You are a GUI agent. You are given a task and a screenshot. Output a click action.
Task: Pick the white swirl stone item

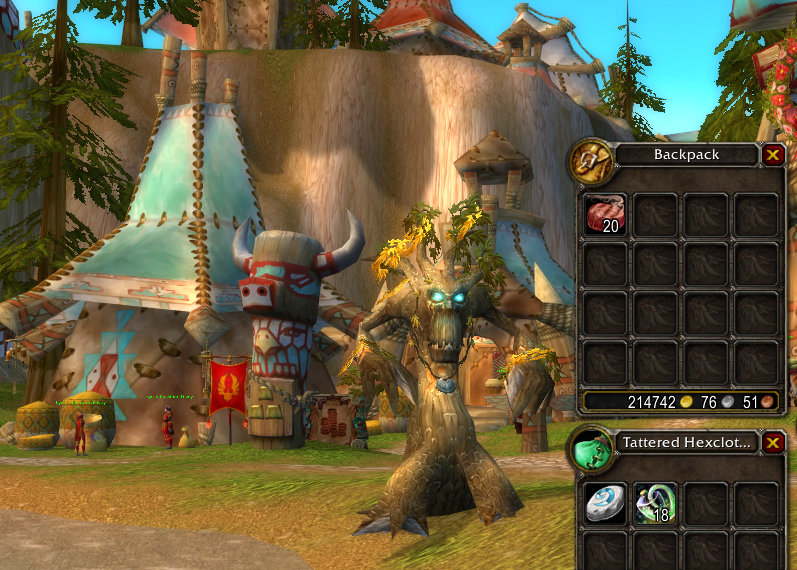604,503
